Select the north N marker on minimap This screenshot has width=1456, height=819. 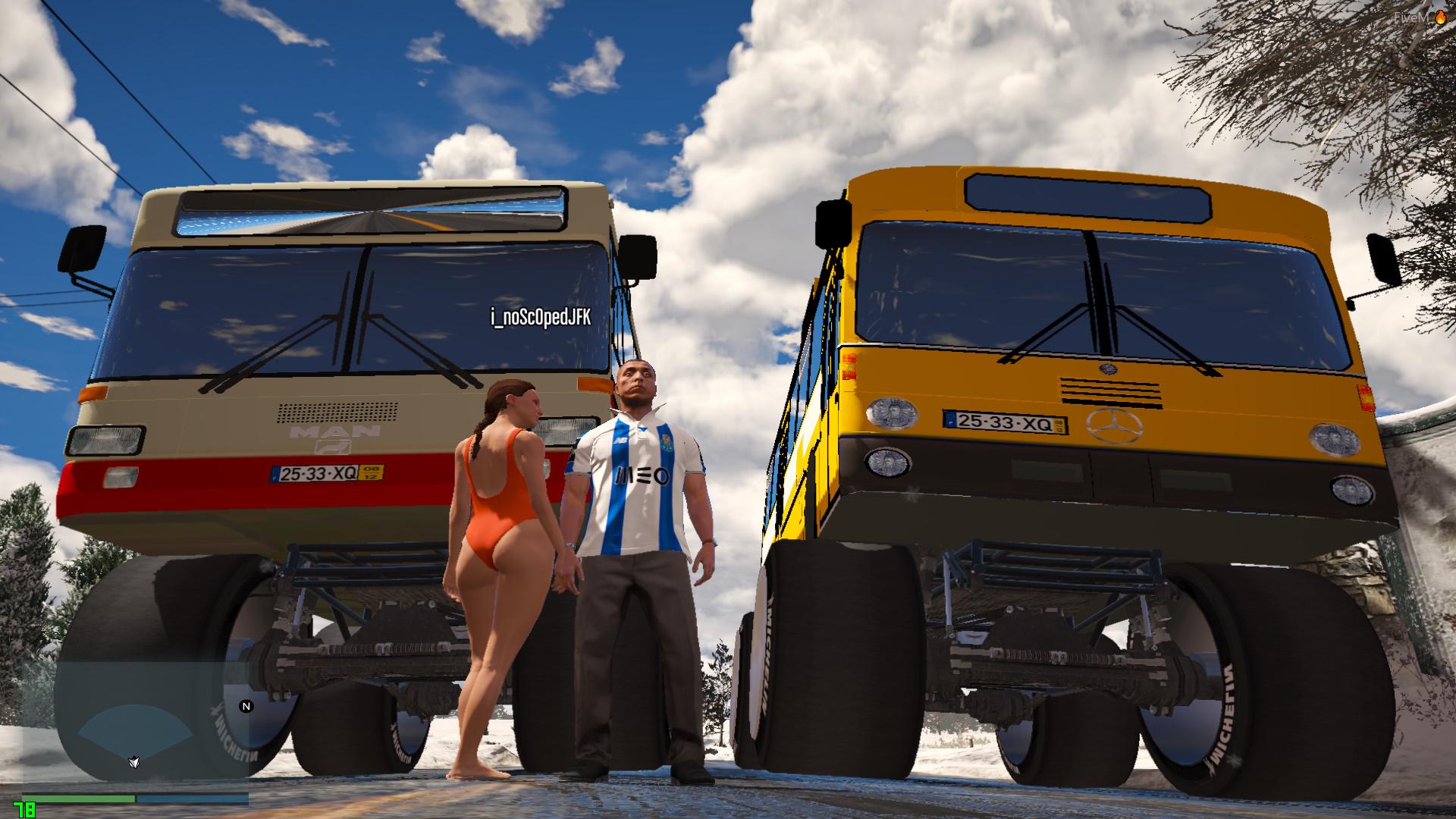(x=246, y=706)
